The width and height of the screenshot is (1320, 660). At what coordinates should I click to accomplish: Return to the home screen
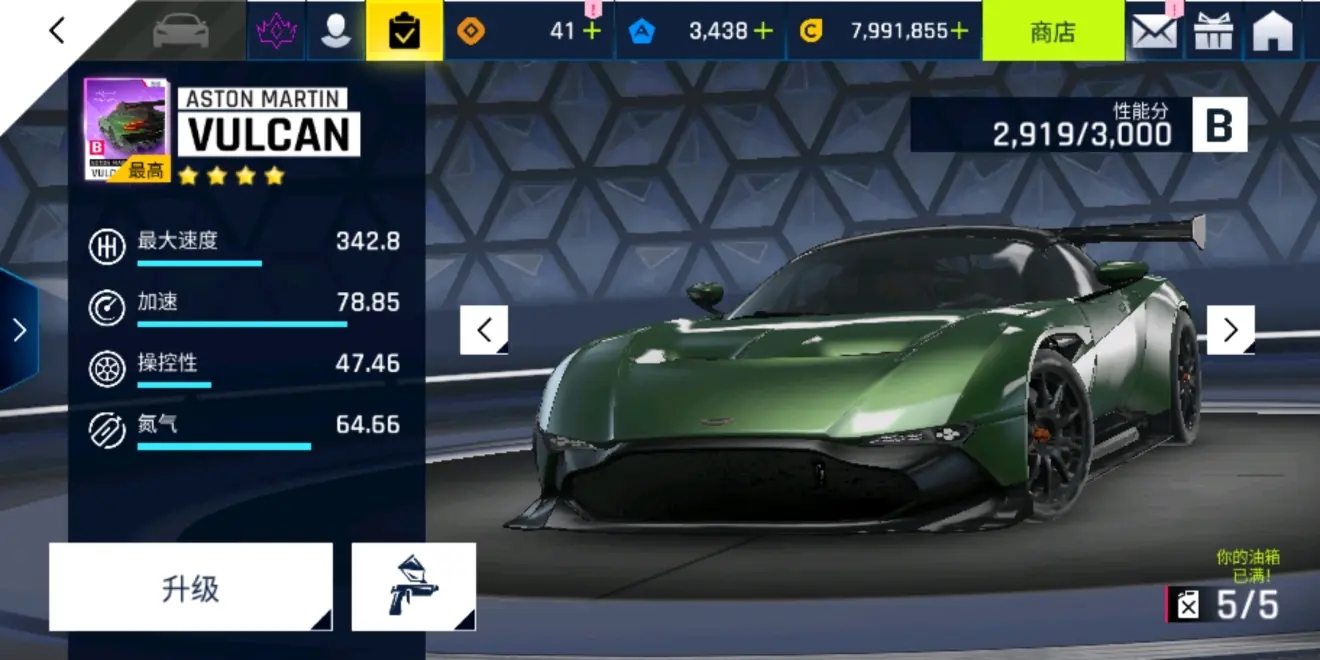[1273, 31]
